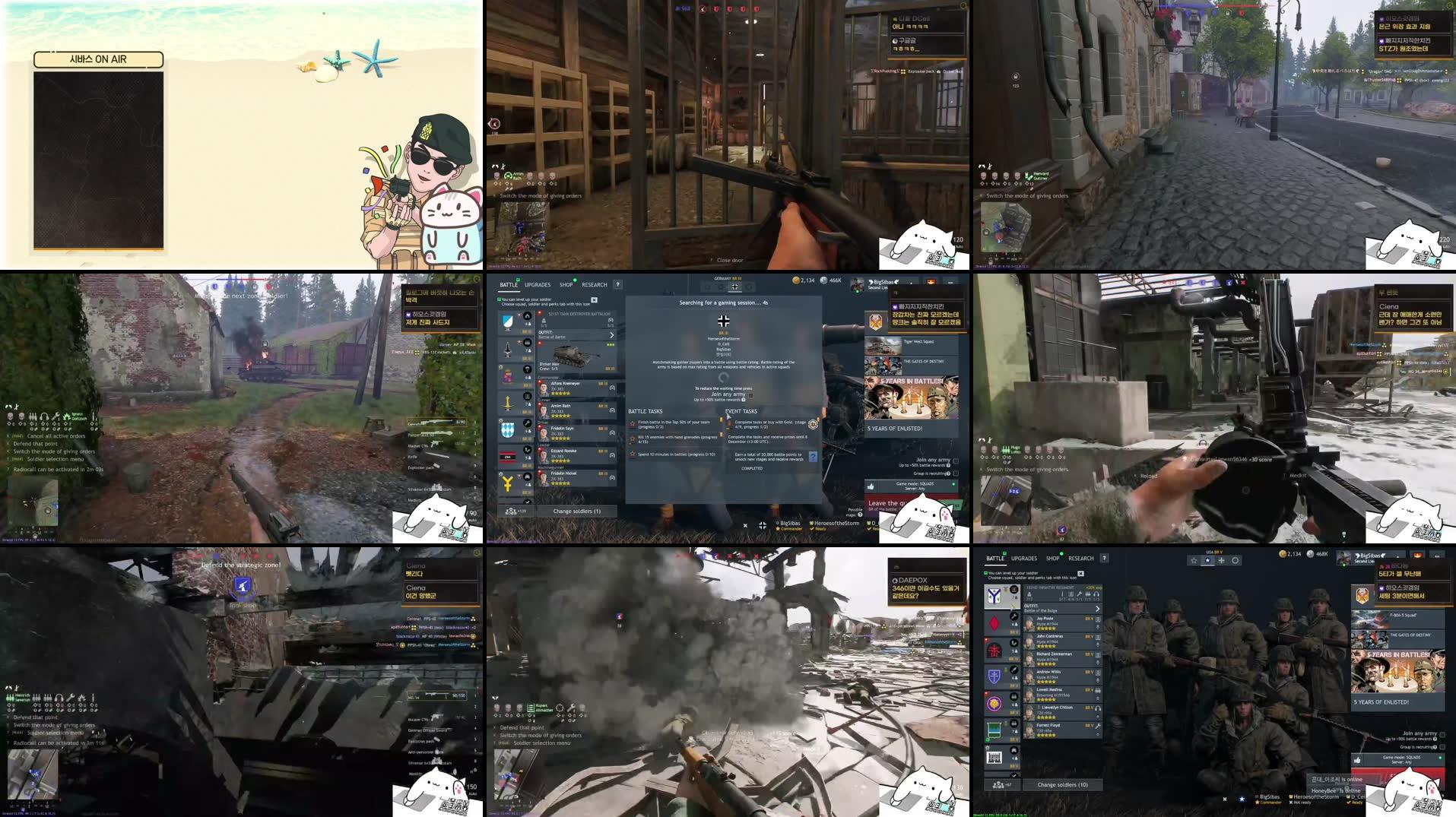Viewport: 1456px width, 817px height.
Task: Select the filled star army icon above the squad
Action: (x=1207, y=561)
